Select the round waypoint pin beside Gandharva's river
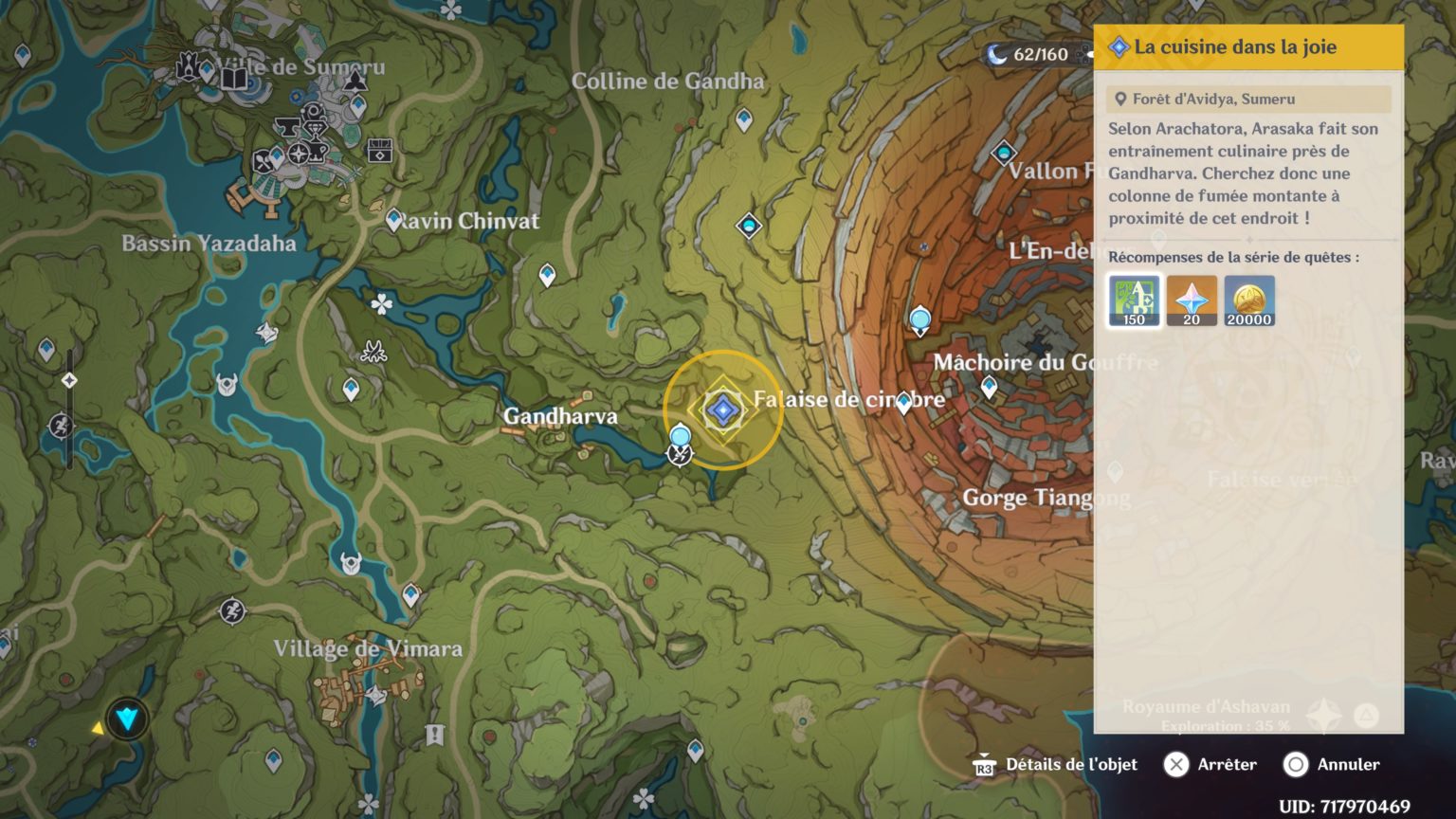The height and width of the screenshot is (819, 1456). click(680, 437)
